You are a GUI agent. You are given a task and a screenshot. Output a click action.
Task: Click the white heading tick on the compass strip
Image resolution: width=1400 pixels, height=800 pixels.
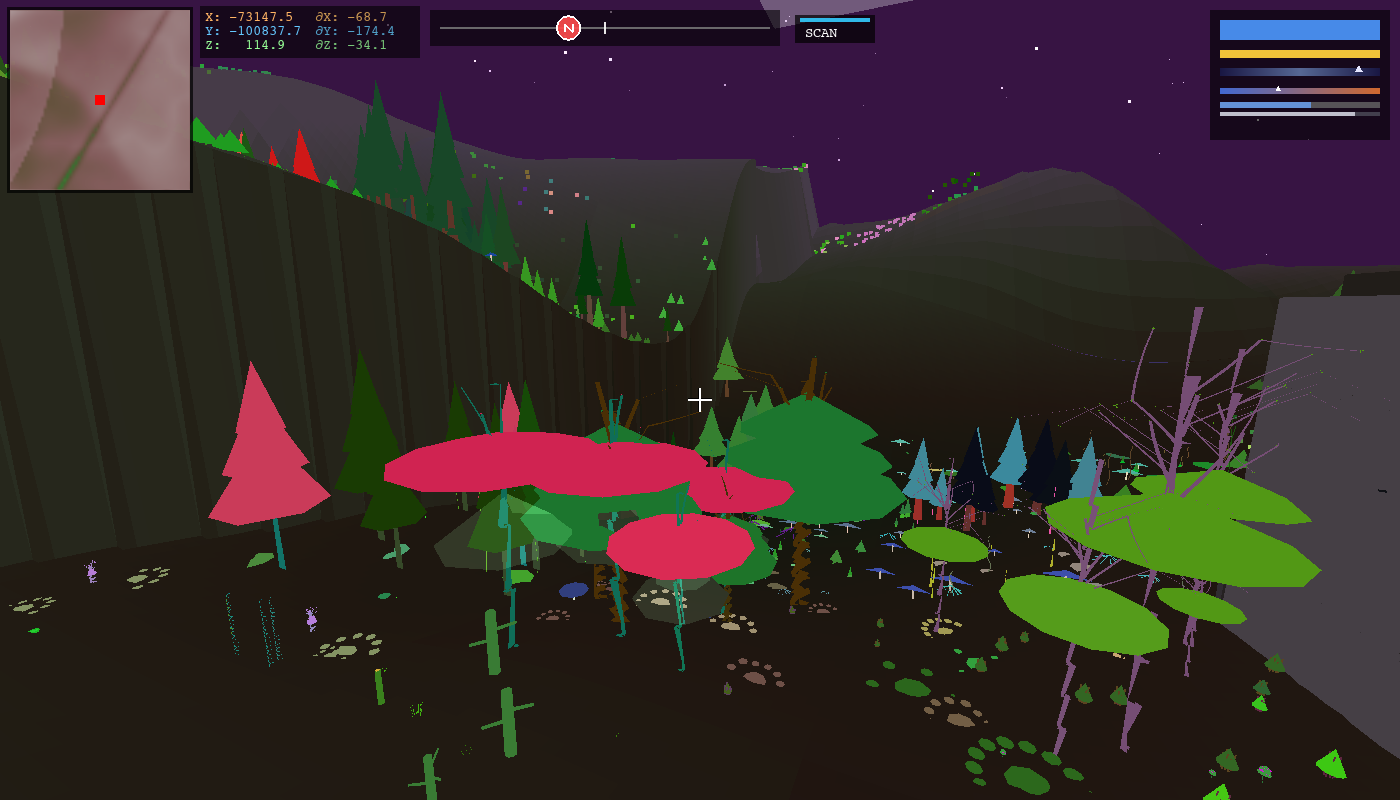click(x=607, y=28)
